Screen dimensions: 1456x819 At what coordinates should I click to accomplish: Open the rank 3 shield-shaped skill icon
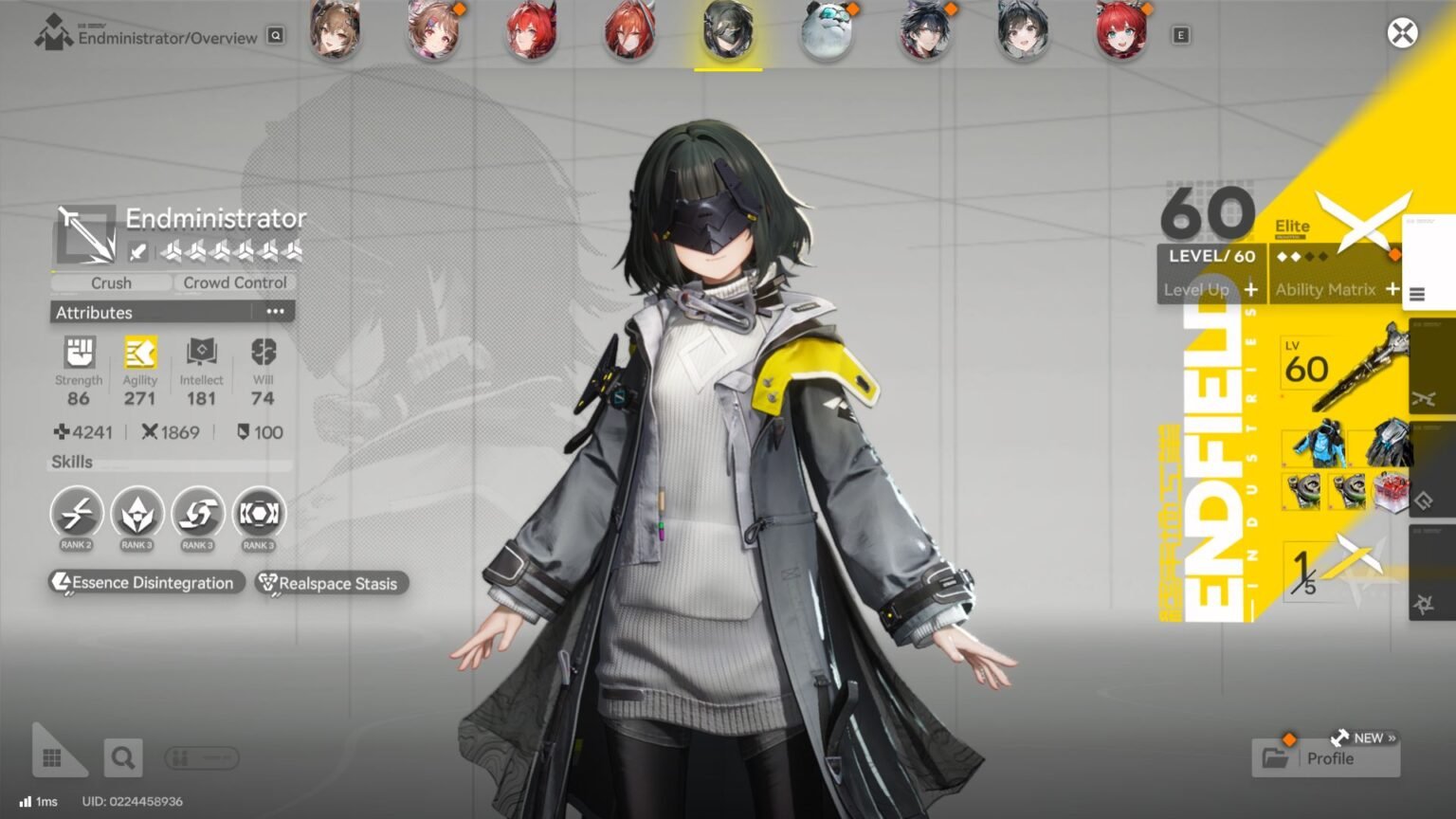click(137, 513)
